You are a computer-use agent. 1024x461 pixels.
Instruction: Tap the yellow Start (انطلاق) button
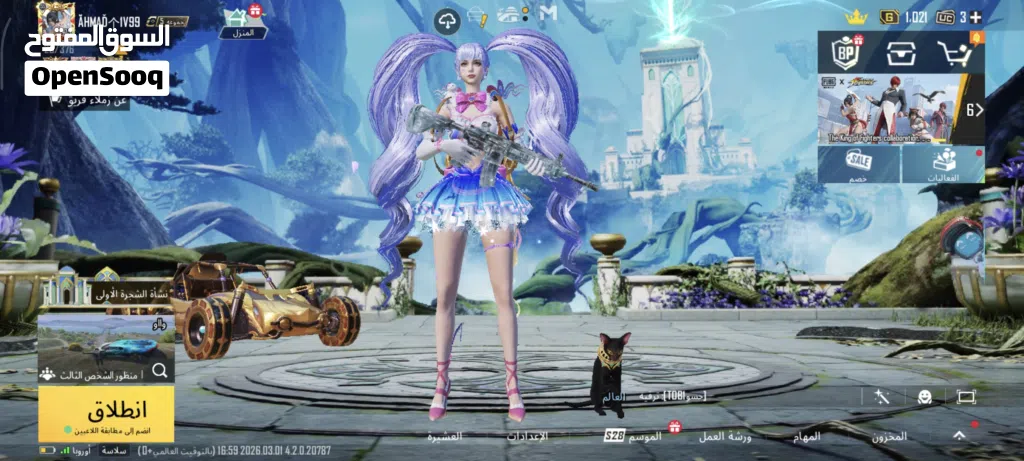click(x=104, y=413)
